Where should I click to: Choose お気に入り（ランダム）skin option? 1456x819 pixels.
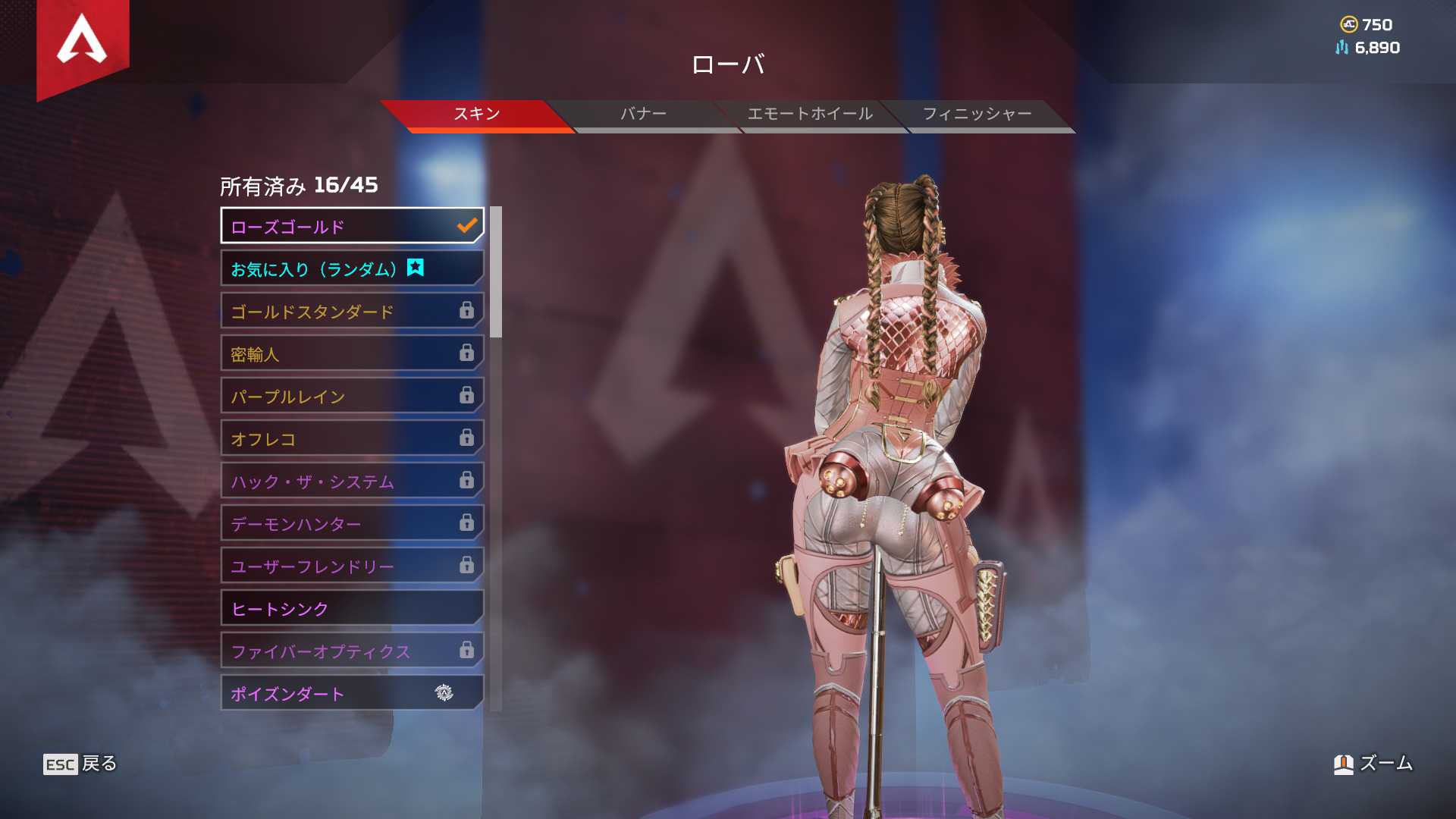352,268
